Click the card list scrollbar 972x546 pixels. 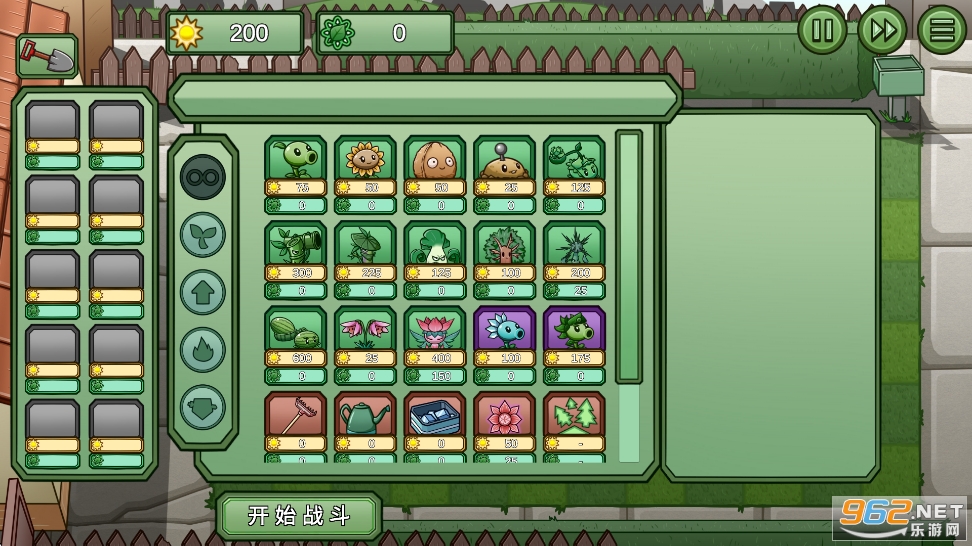628,256
